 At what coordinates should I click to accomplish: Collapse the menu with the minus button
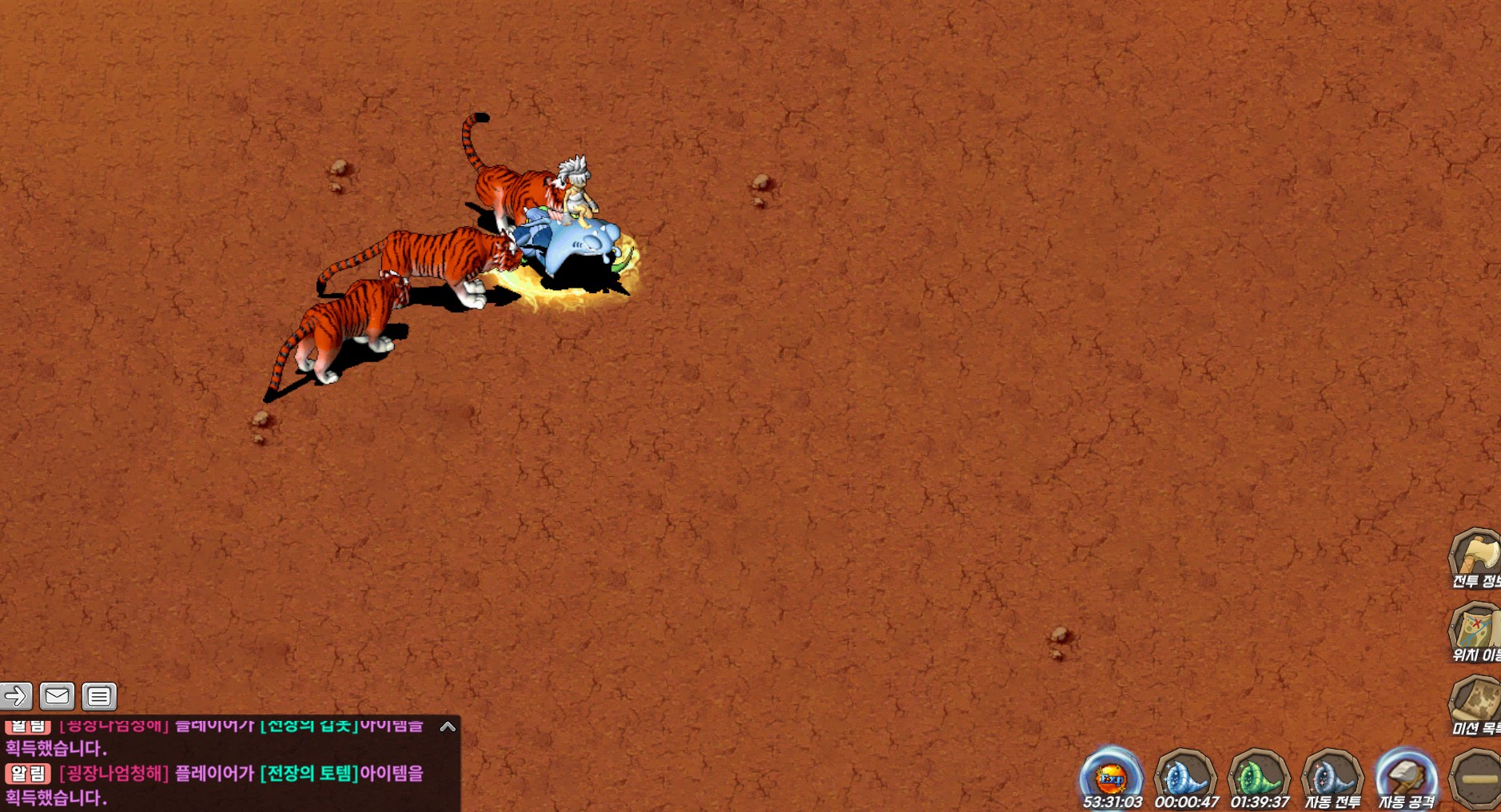1479,778
